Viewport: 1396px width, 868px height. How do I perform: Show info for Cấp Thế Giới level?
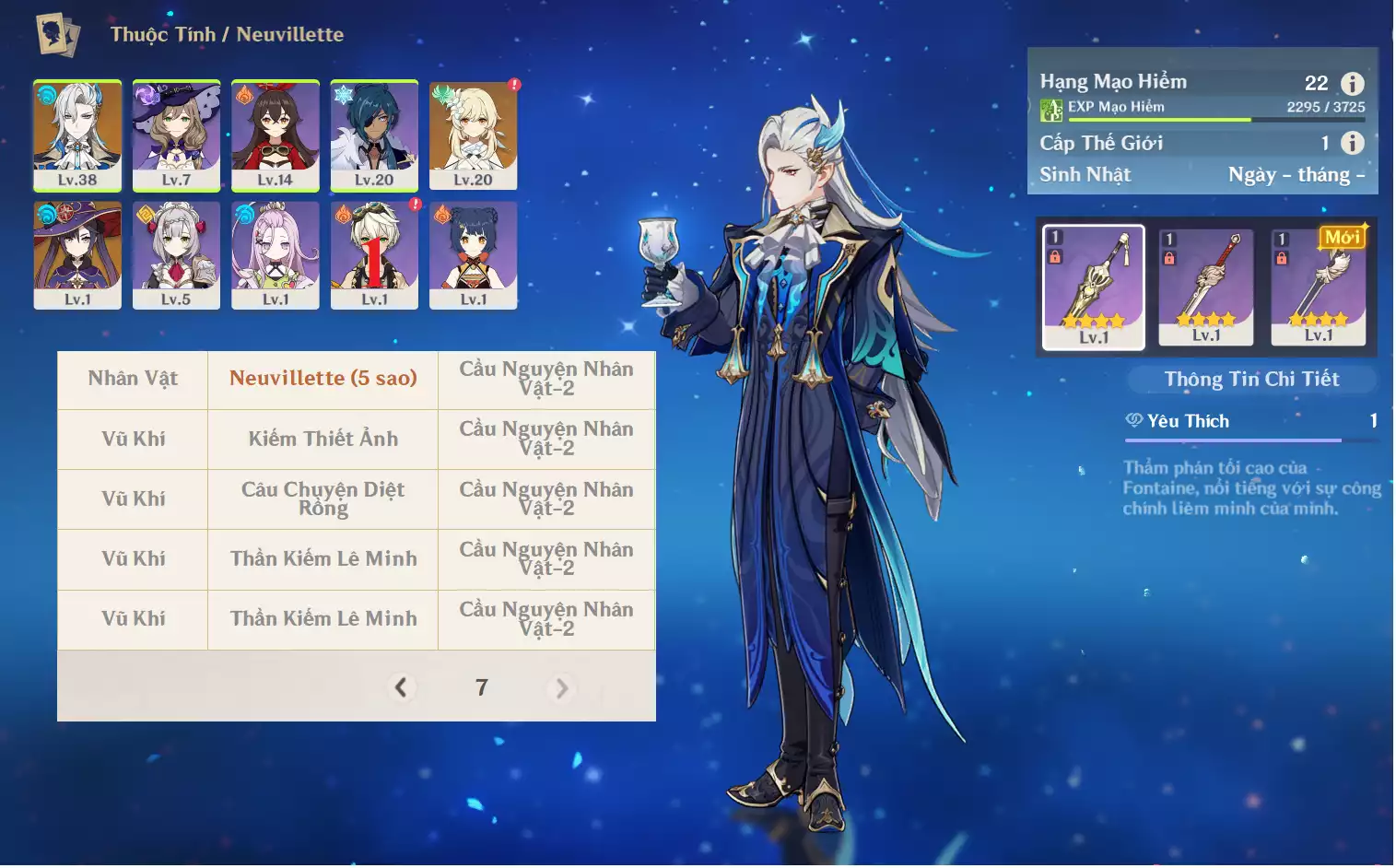1352,143
